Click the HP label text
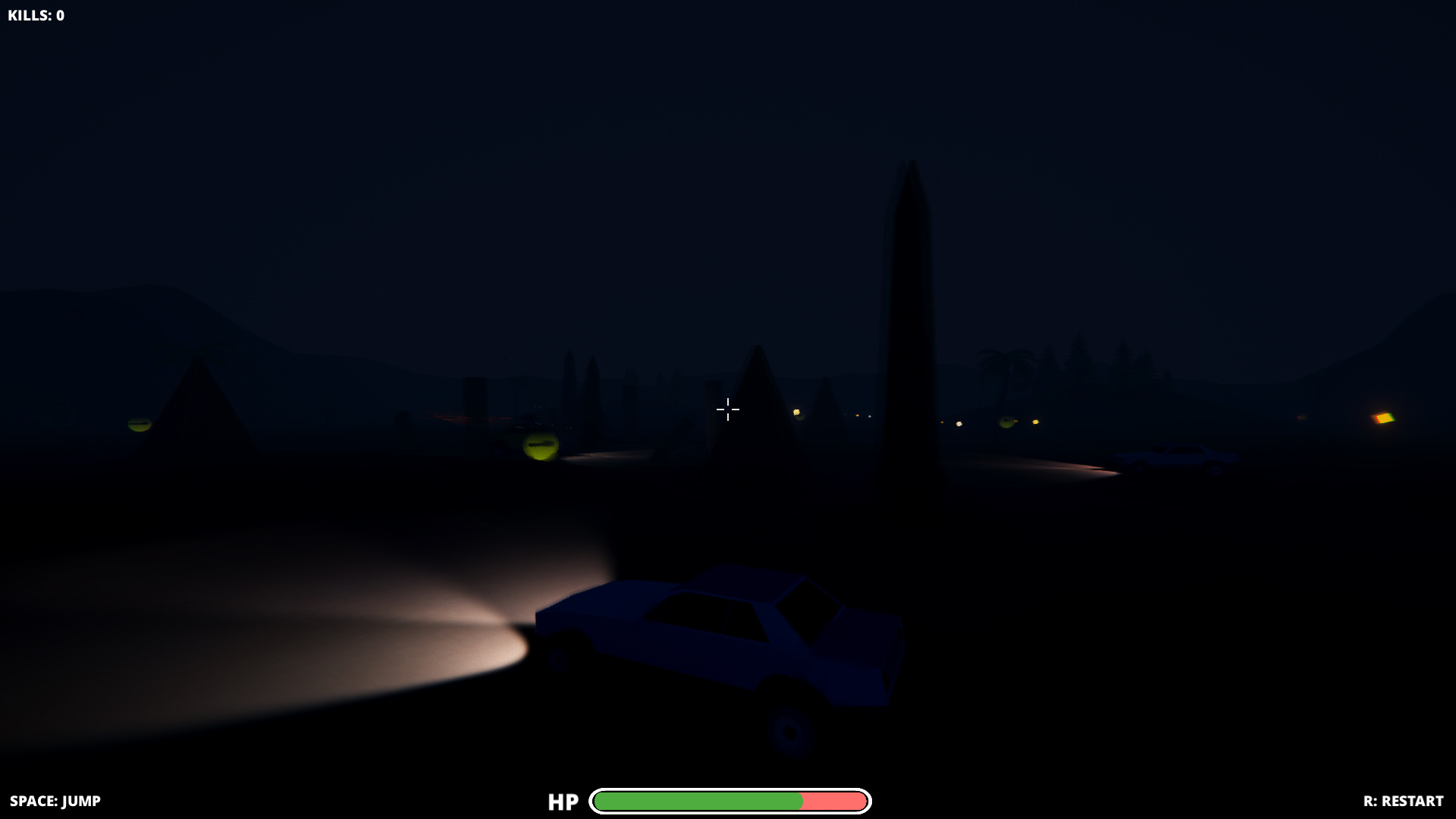The width and height of the screenshot is (1456, 819). point(563,801)
